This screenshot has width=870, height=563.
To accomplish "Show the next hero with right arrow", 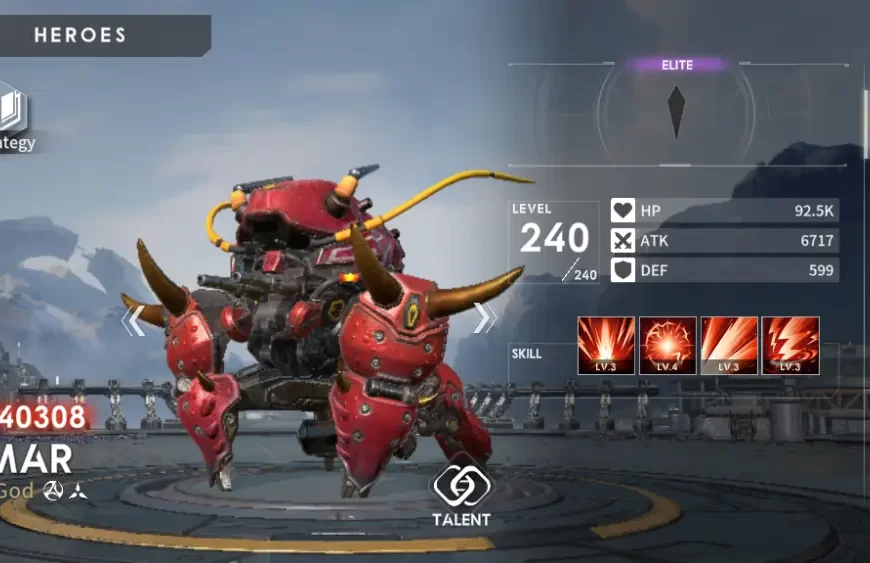I will pos(484,318).
